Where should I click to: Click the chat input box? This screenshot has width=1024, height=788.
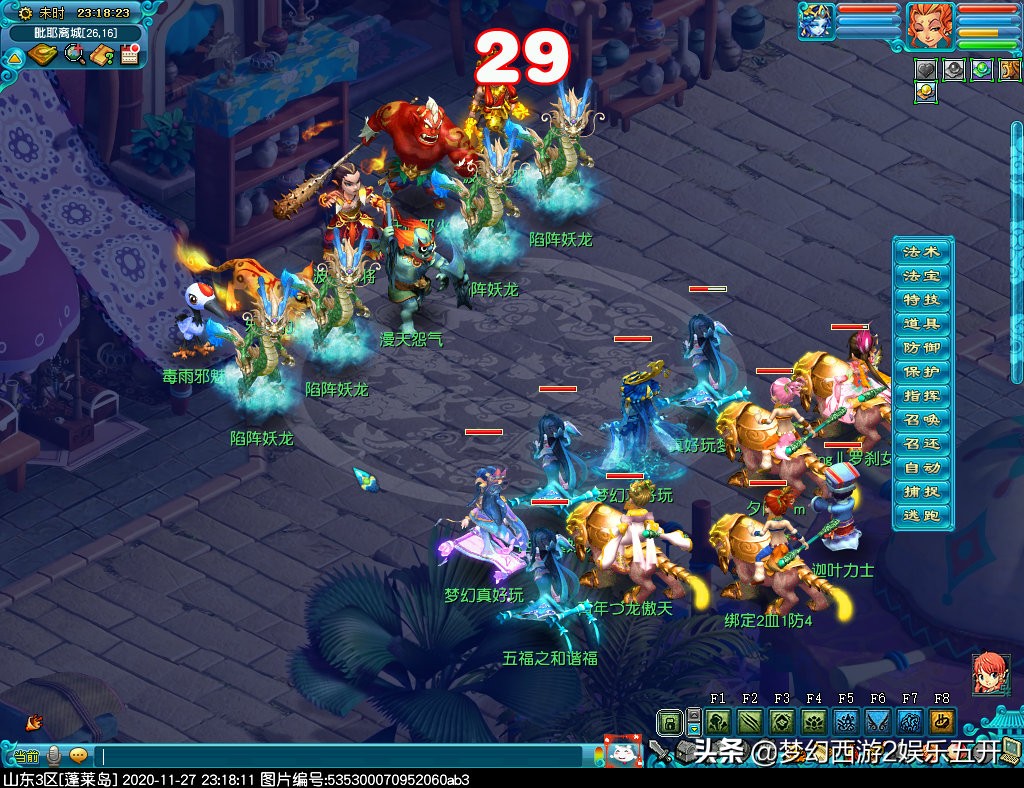[340, 756]
